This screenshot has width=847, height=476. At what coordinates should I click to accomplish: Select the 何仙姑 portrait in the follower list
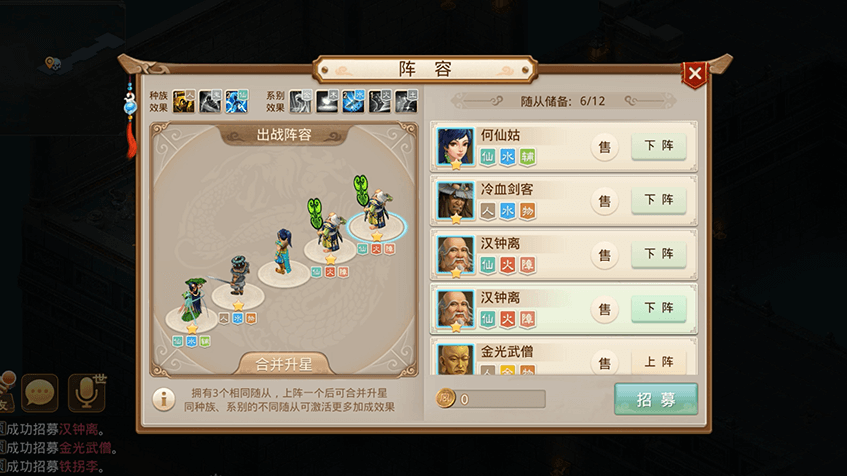tap(456, 147)
